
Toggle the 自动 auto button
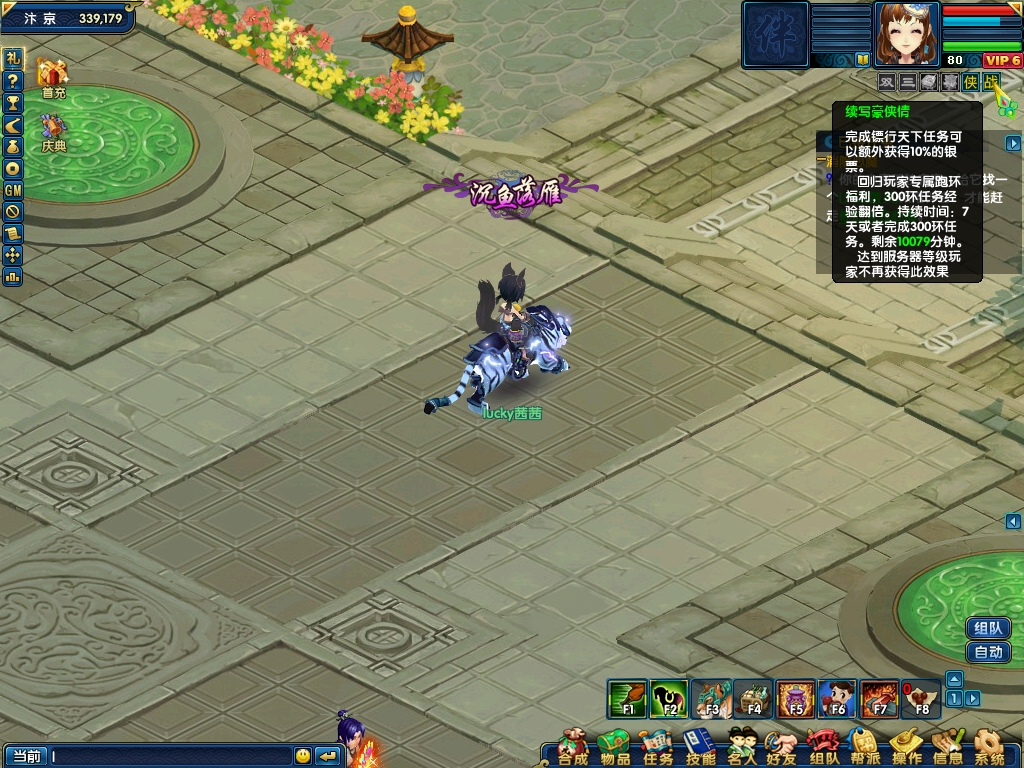(x=988, y=652)
